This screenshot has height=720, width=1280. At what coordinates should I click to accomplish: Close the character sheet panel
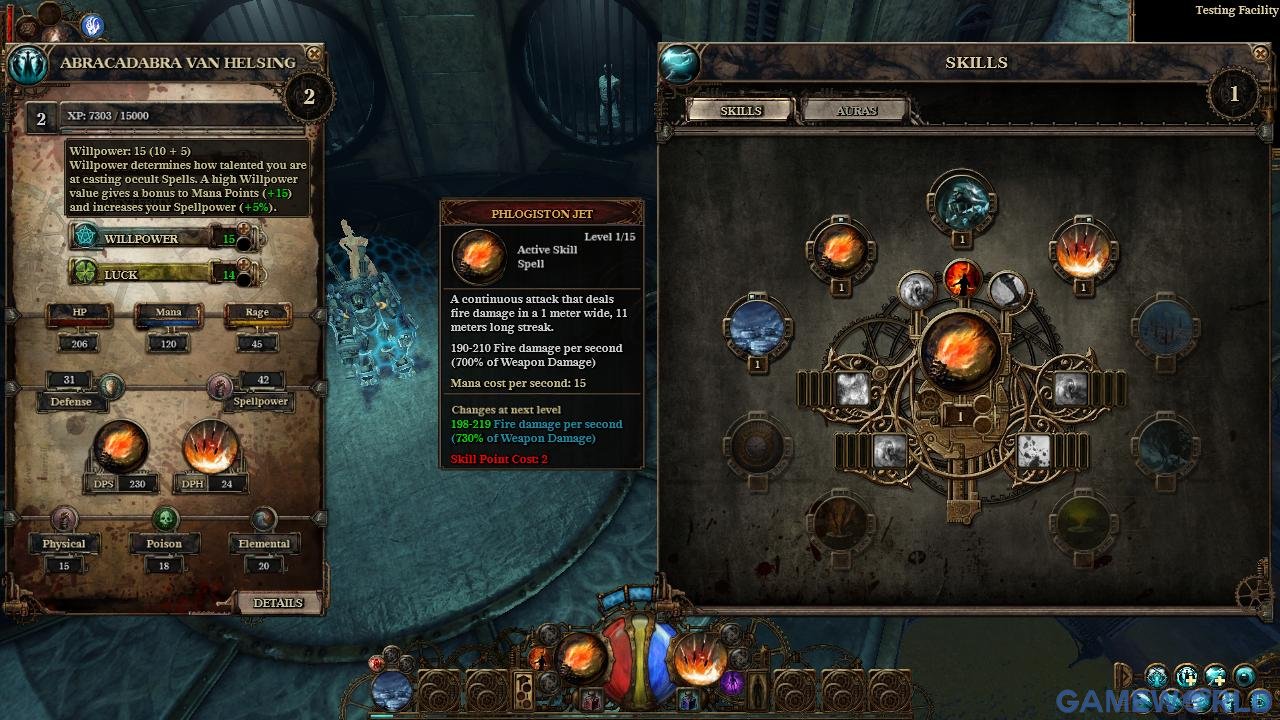(x=314, y=54)
